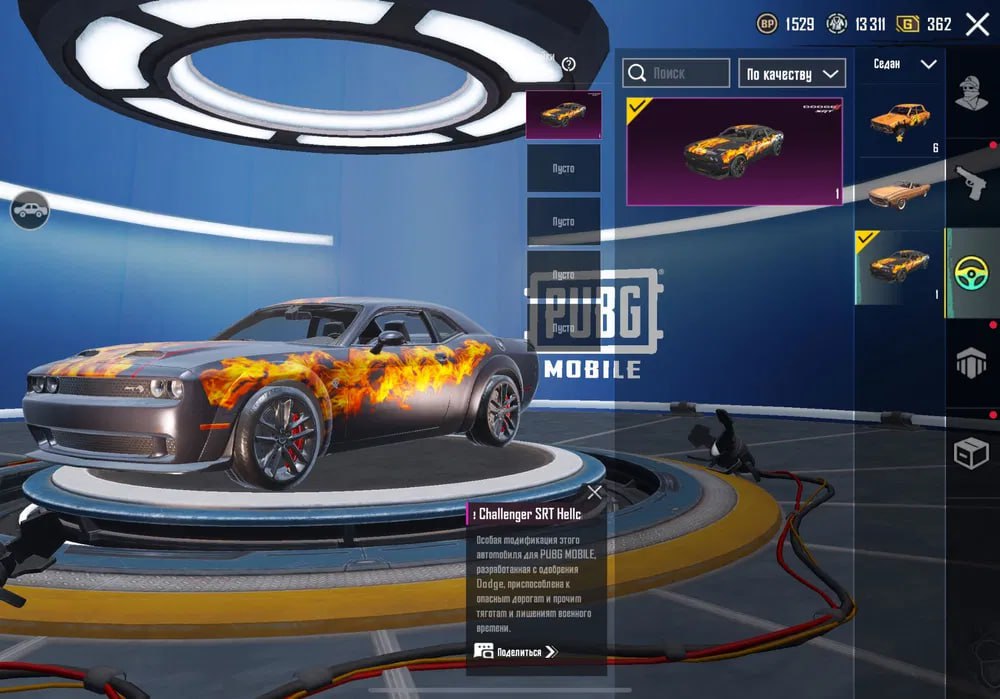Open the По качеству sort dropdown
This screenshot has height=699, width=1000.
(791, 73)
